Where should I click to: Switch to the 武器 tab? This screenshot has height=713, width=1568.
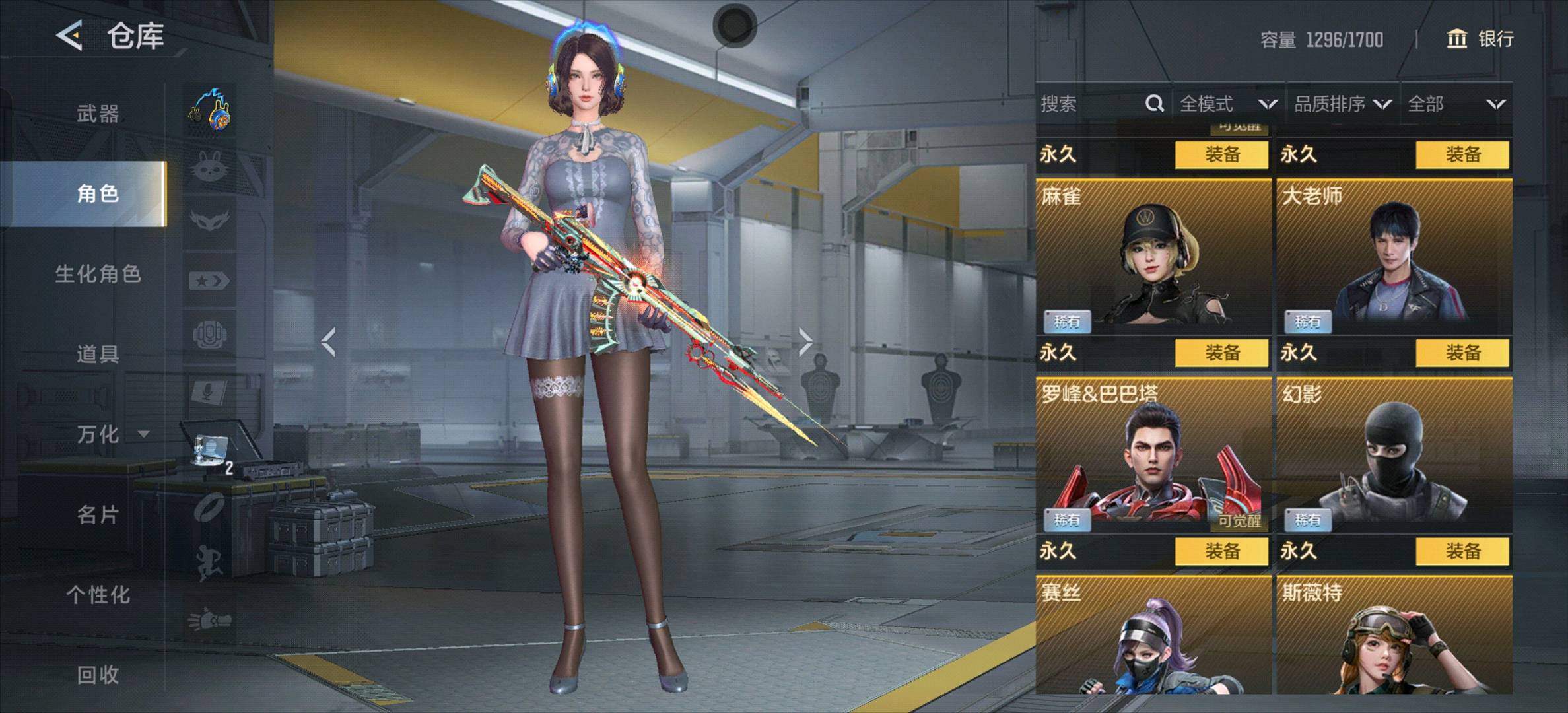tap(98, 114)
